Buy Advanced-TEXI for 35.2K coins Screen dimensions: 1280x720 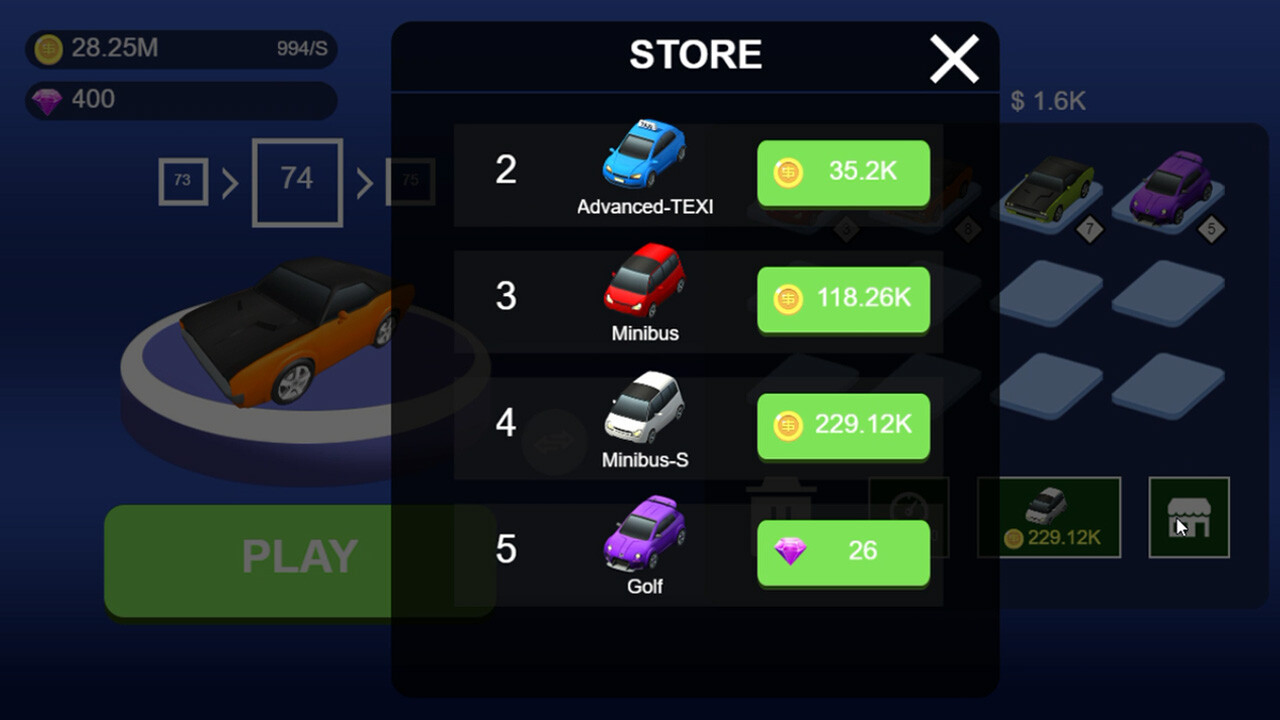pyautogui.click(x=843, y=172)
